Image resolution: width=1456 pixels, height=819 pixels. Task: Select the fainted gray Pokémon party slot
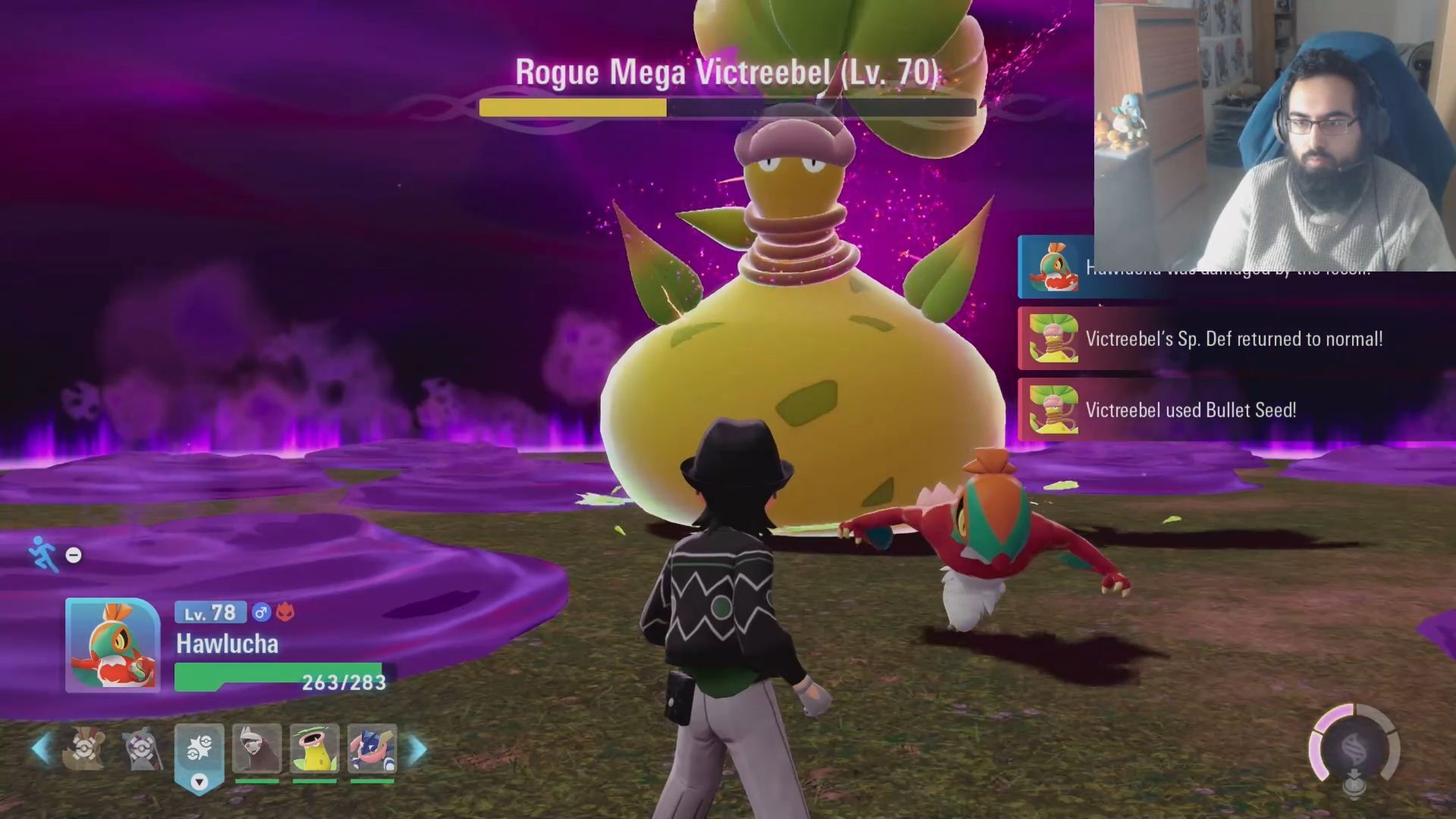point(142,749)
